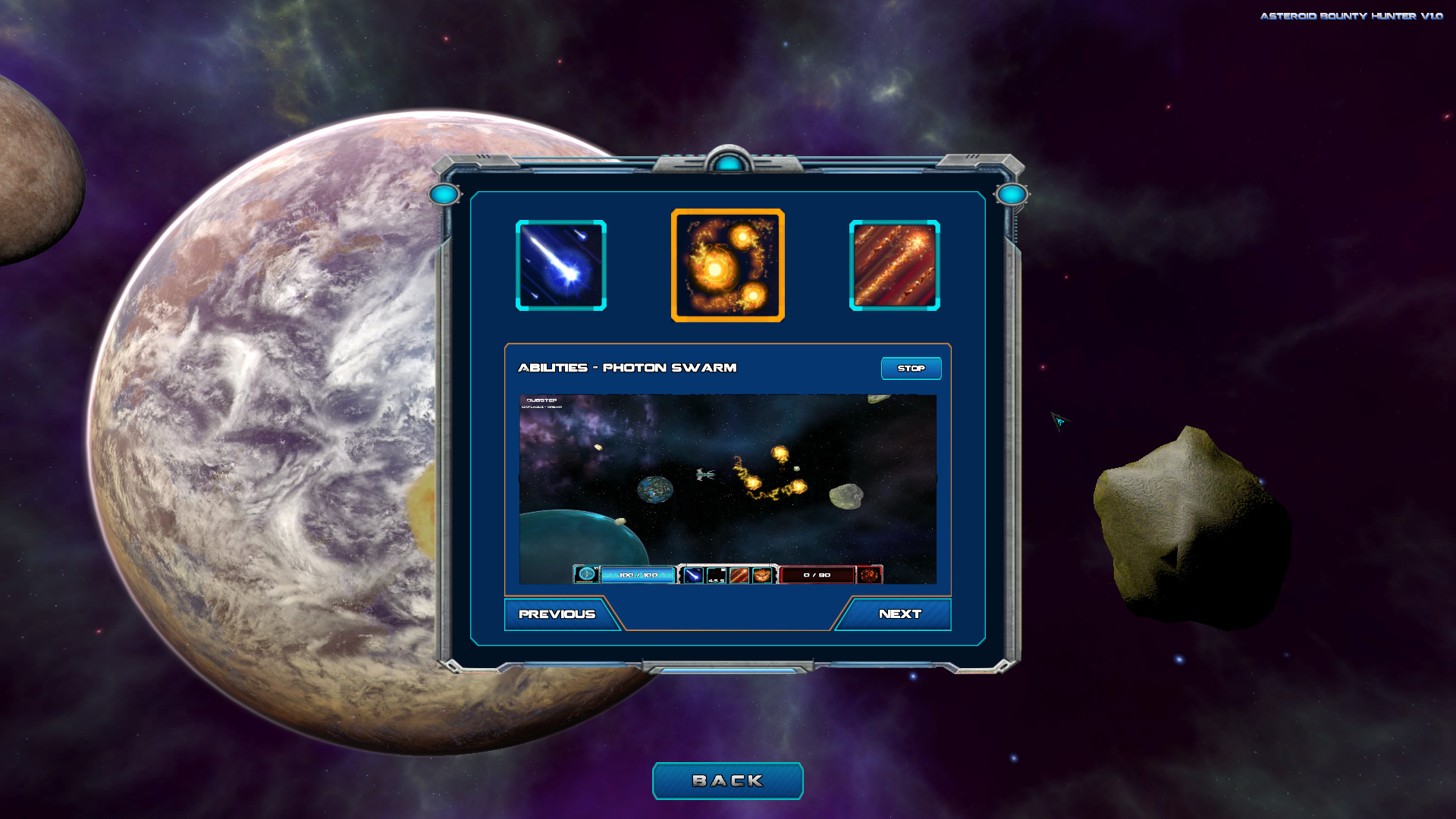Click the 100/100 health bar in the preview
This screenshot has width=1456, height=819.
tap(638, 575)
